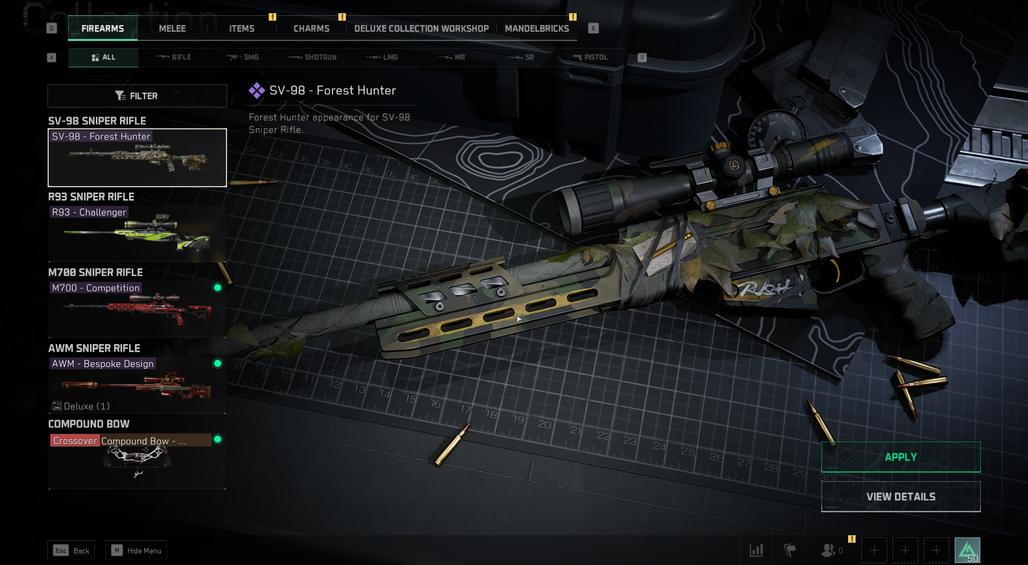This screenshot has width=1028, height=565.
Task: Select the All weapons category
Action: [103, 57]
